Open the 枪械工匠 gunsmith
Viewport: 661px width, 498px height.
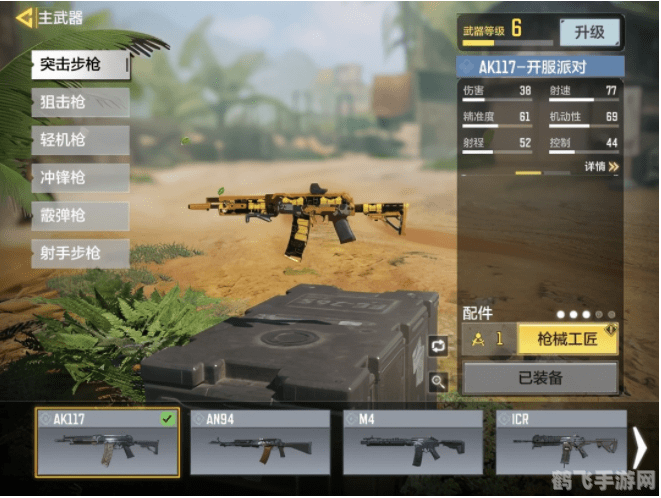(x=567, y=339)
